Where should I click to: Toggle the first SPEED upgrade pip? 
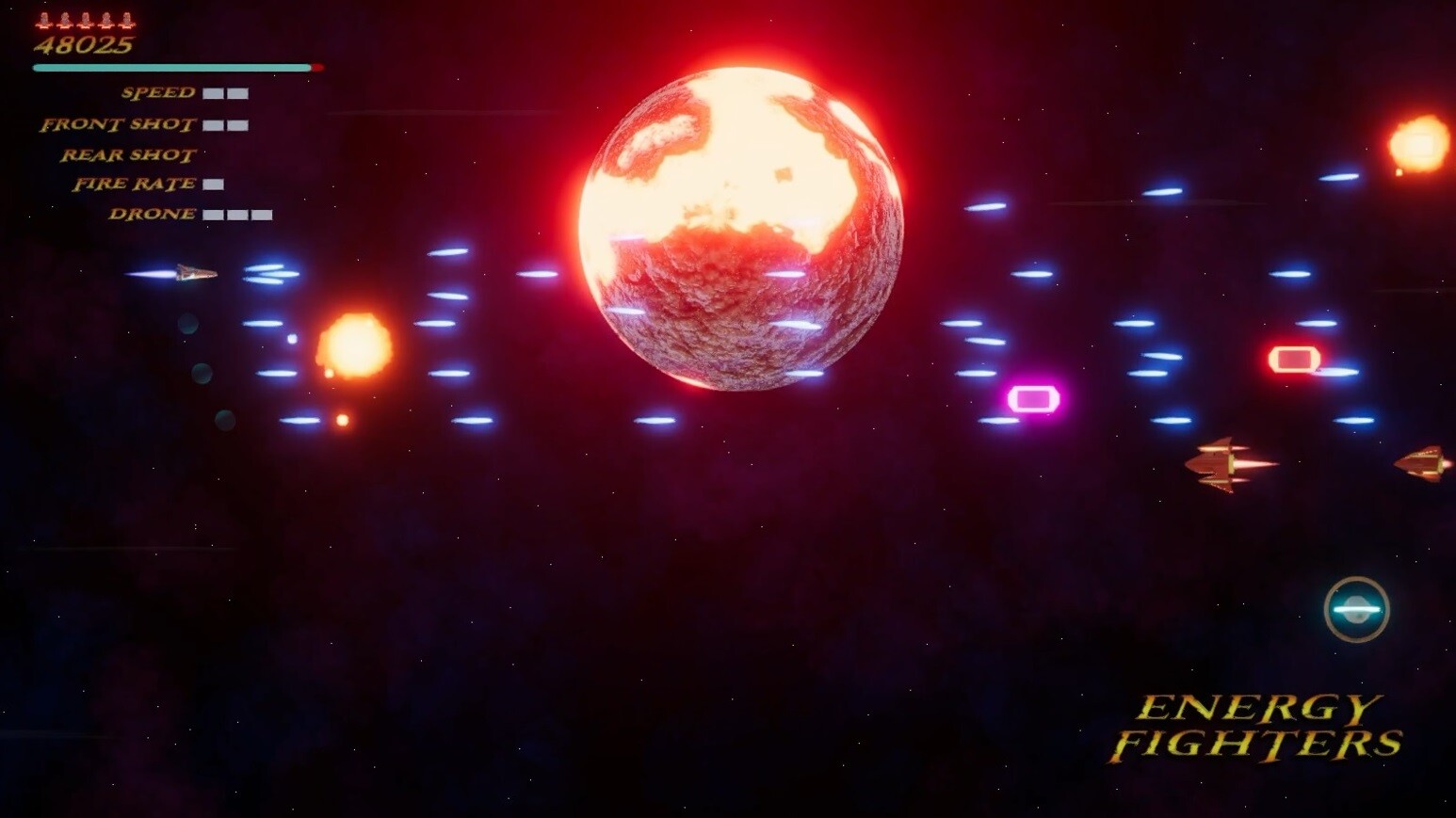[x=215, y=93]
